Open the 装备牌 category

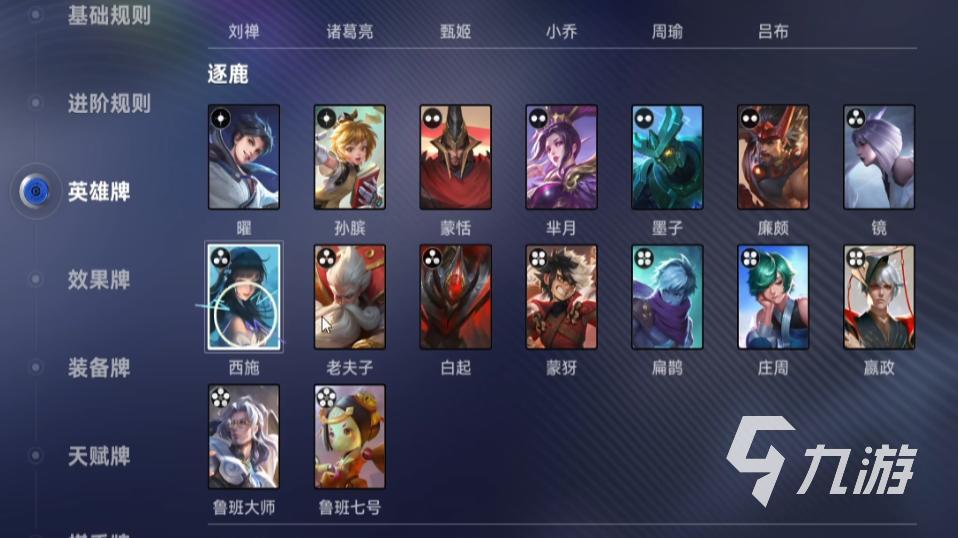98,367
